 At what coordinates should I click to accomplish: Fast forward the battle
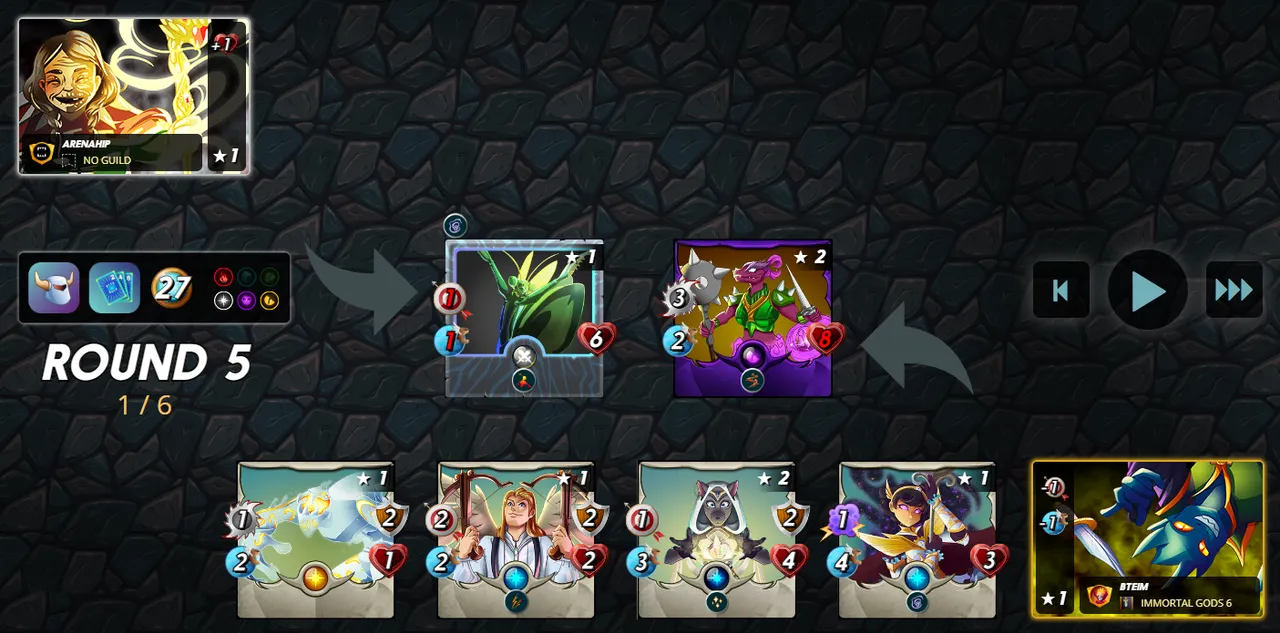(x=1233, y=291)
